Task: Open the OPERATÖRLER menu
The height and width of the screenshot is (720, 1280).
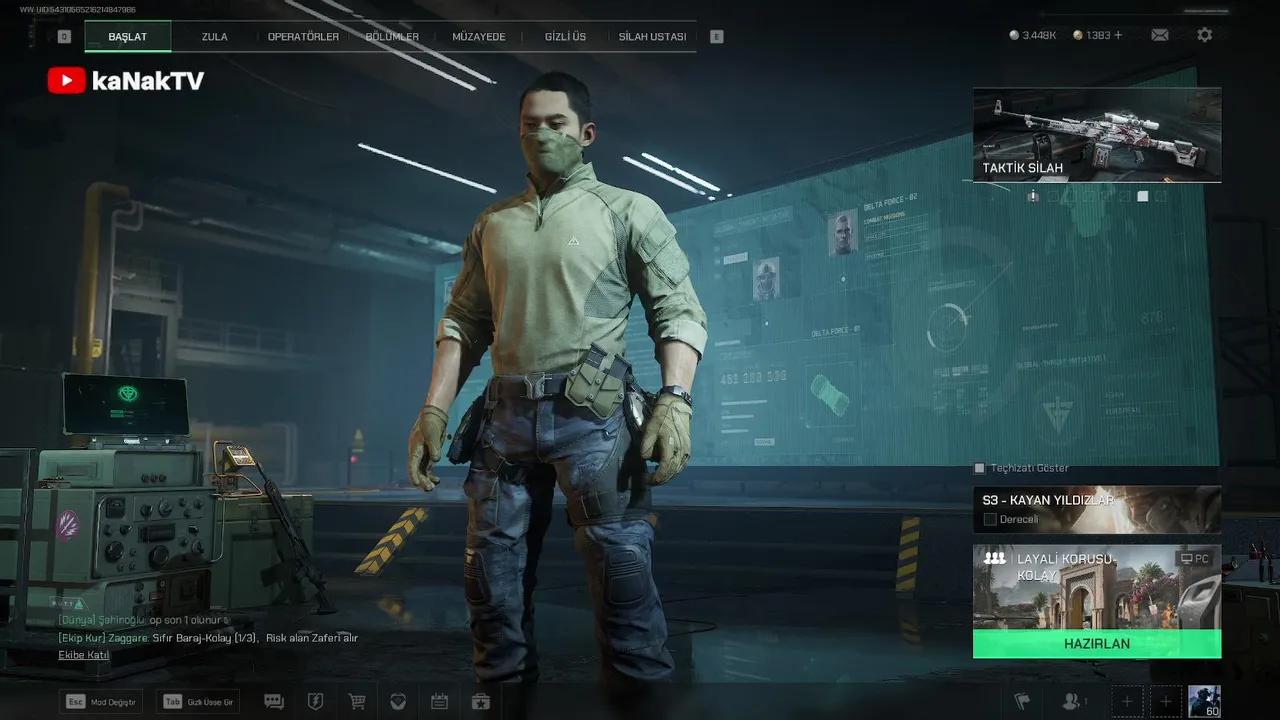Action: (x=303, y=35)
